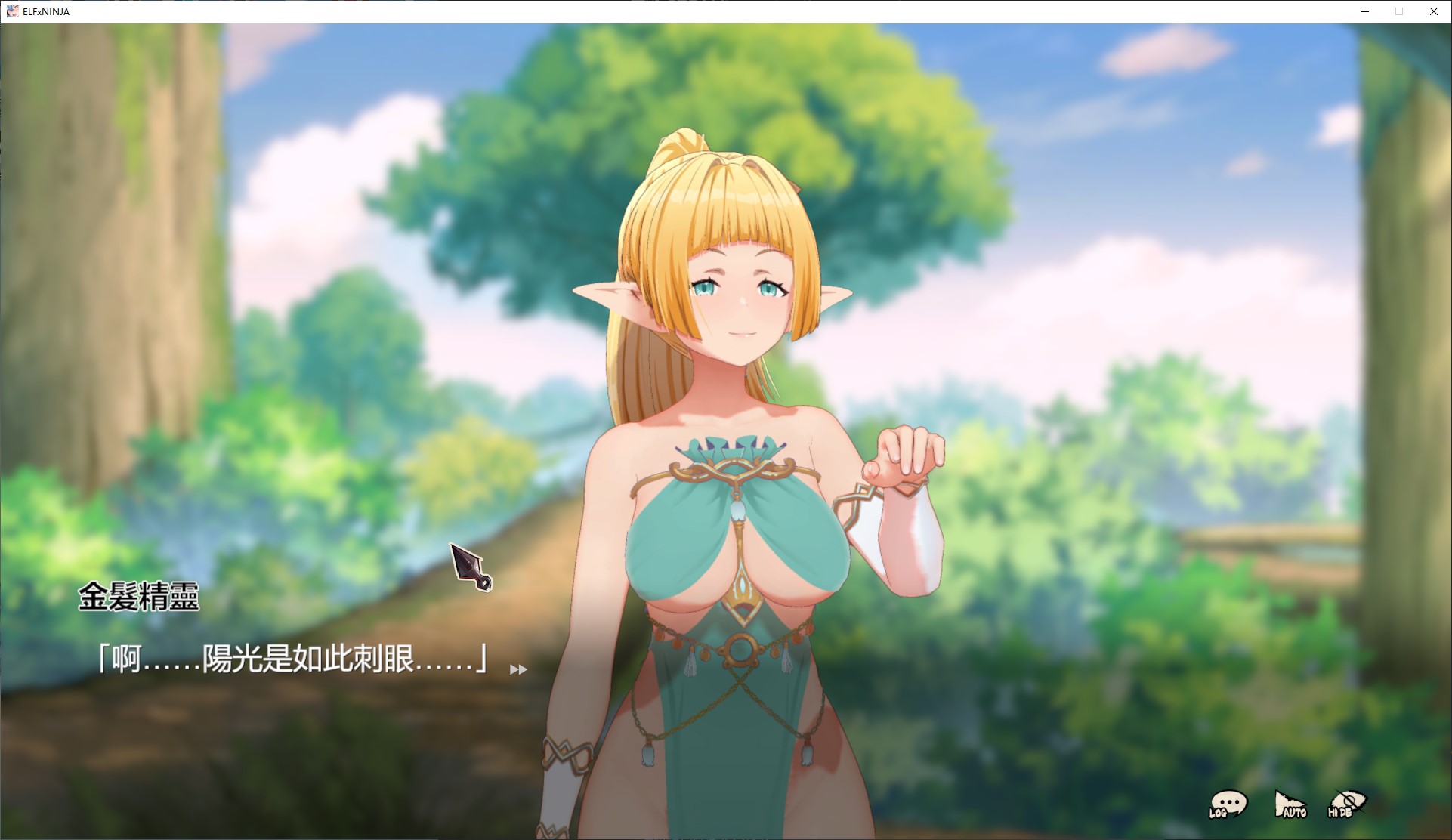Click the restore window control

click(x=1398, y=11)
